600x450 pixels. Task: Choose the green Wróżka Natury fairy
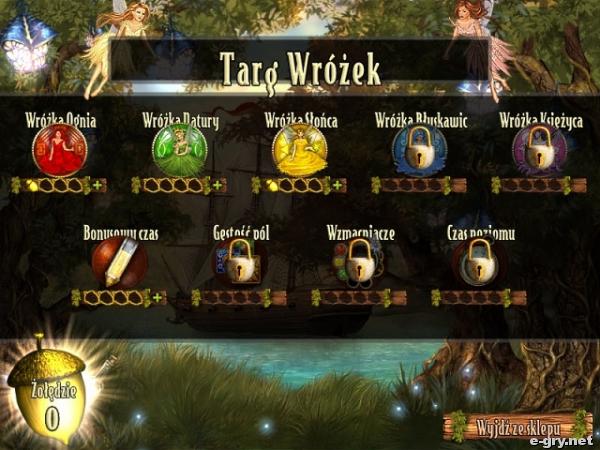[180, 150]
